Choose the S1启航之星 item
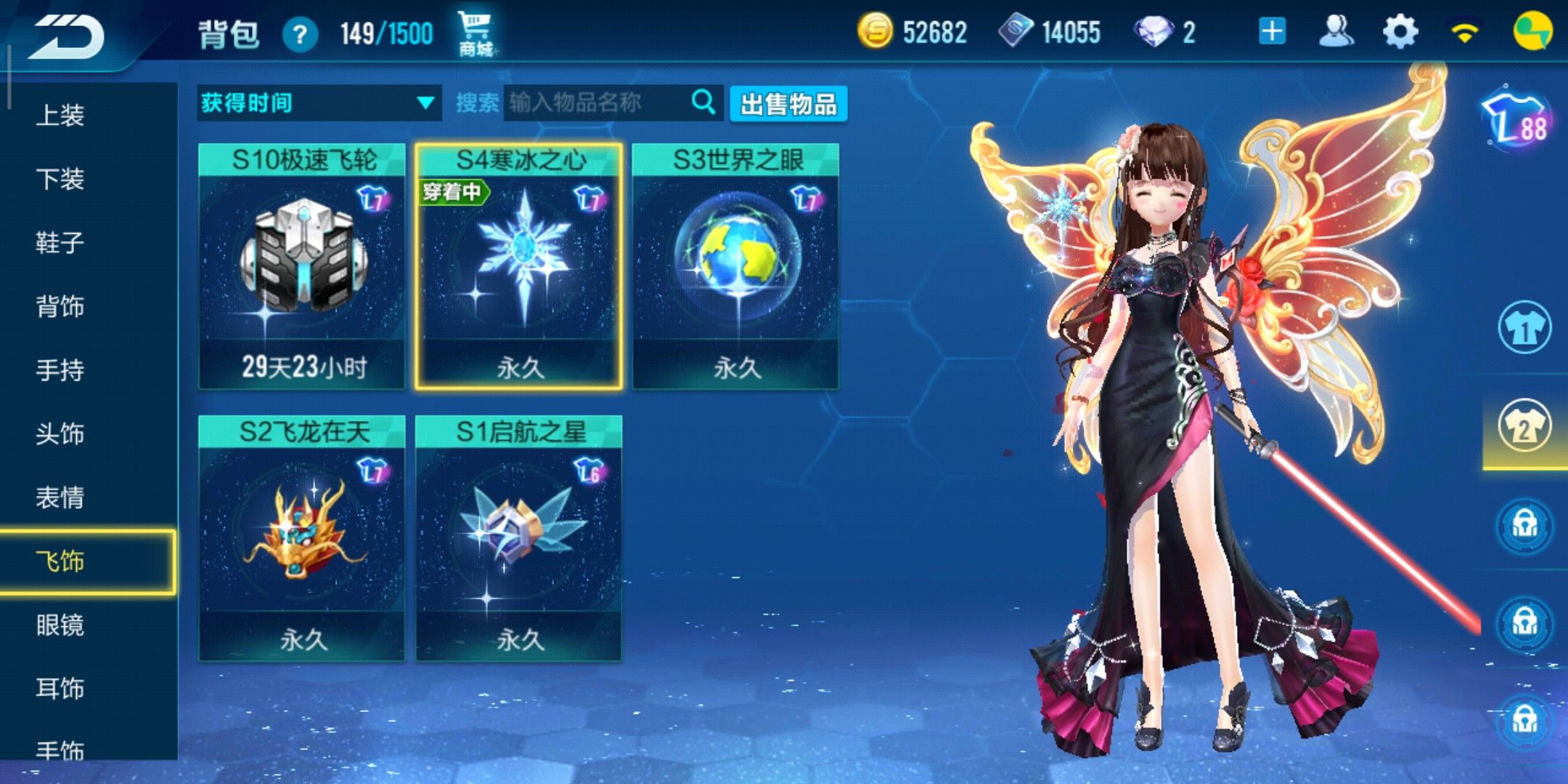This screenshot has width=1568, height=784. [x=519, y=539]
